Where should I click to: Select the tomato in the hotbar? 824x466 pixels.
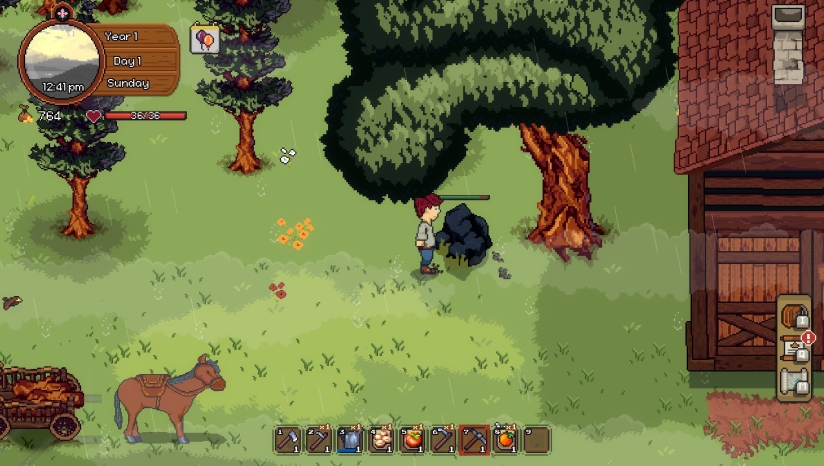click(x=412, y=440)
